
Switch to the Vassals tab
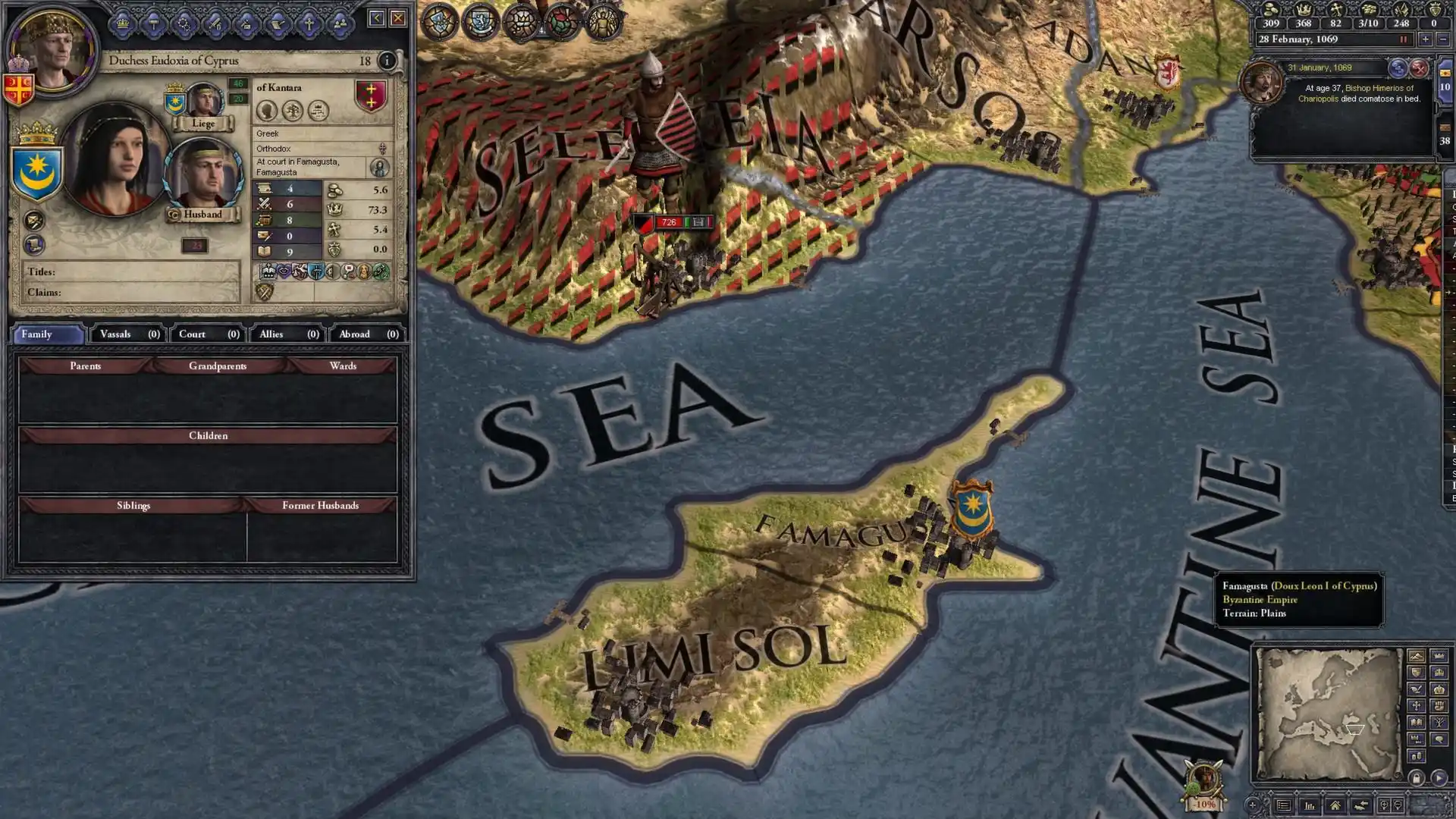(129, 334)
